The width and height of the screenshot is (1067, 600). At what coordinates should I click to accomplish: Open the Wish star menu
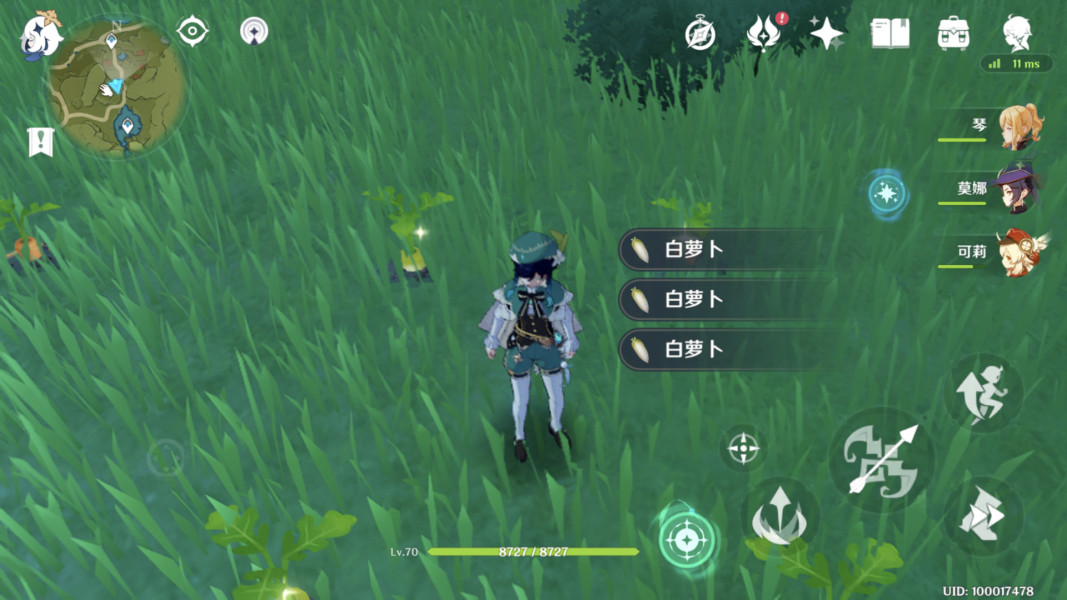pyautogui.click(x=826, y=33)
